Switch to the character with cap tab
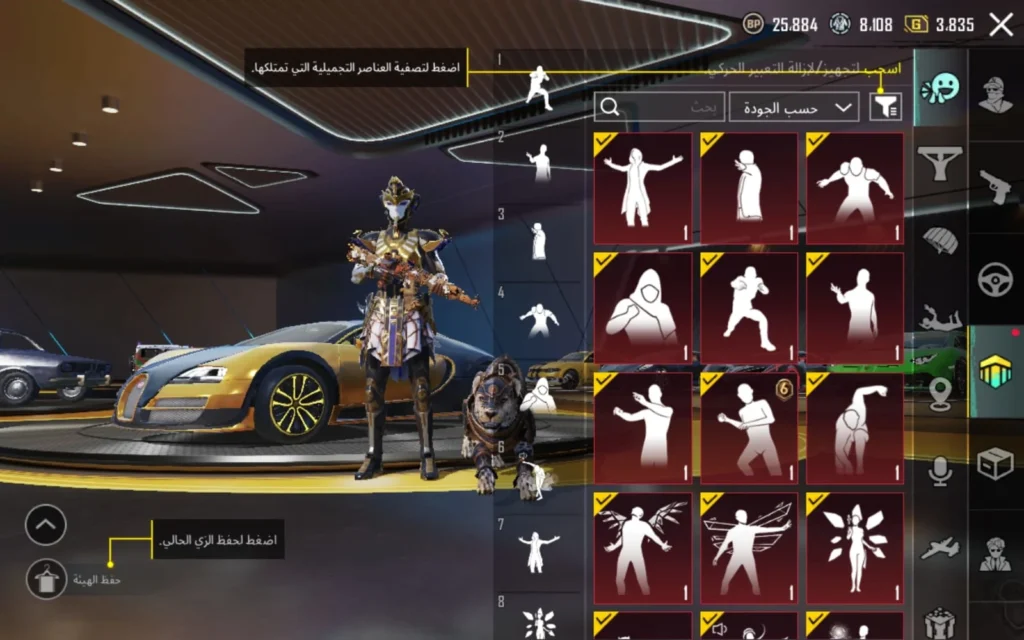The image size is (1024, 640). coord(995,95)
